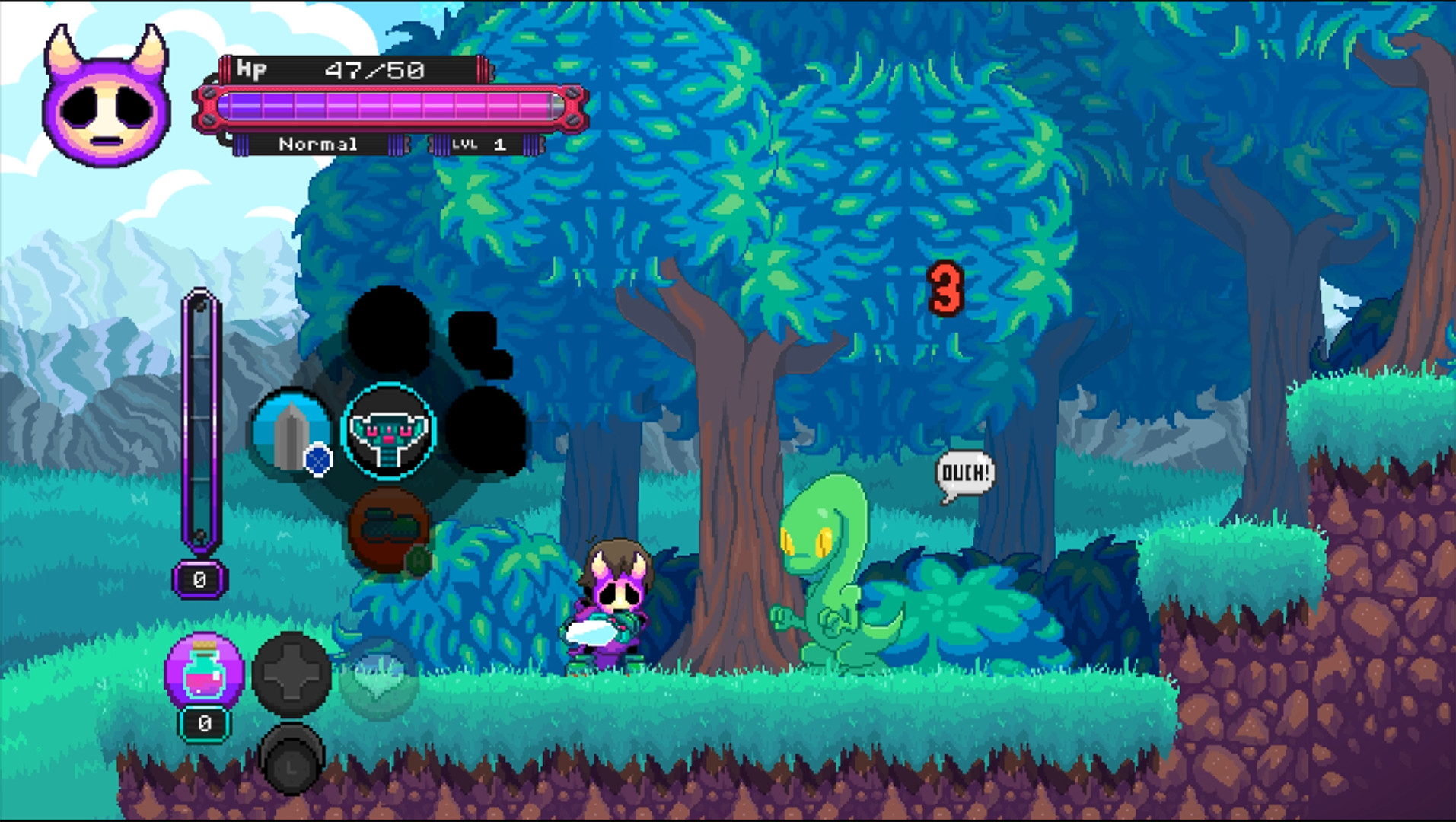
Task: Tap the green A badge below the food icon
Action: pos(417,558)
